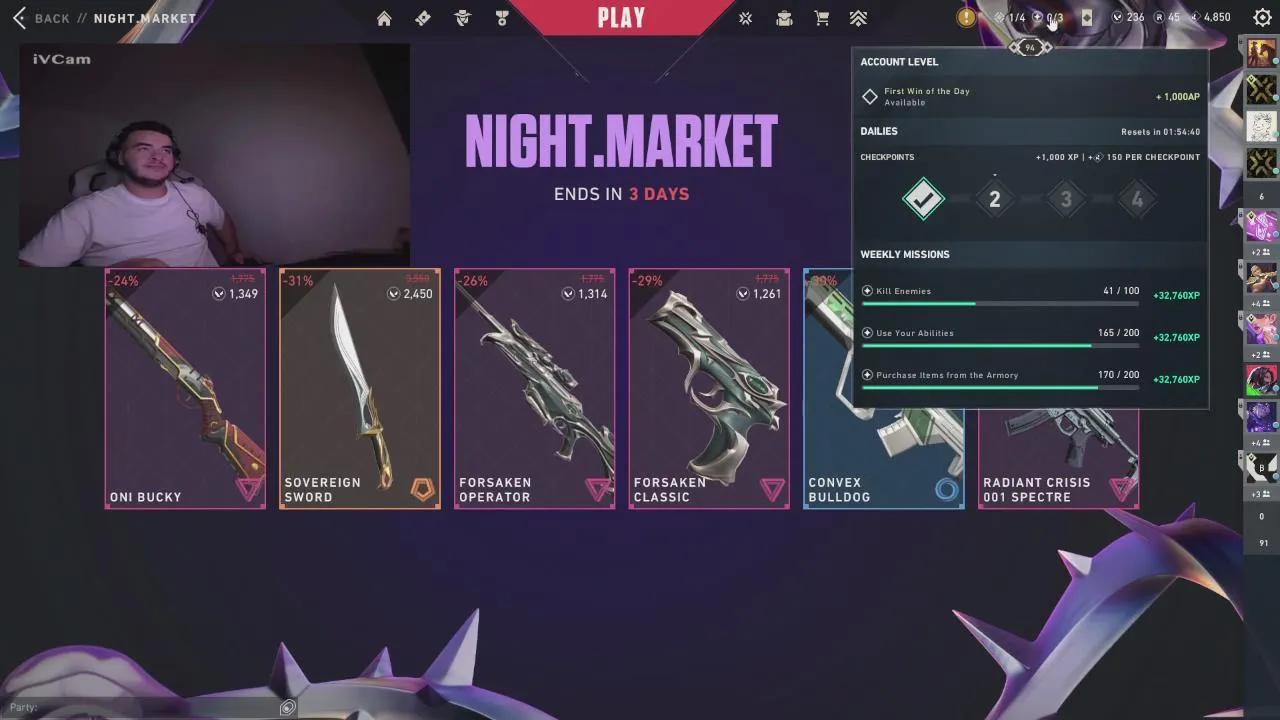This screenshot has height=720, width=1280.
Task: Expand the Kill Enemies weekly mission details
Action: click(866, 290)
